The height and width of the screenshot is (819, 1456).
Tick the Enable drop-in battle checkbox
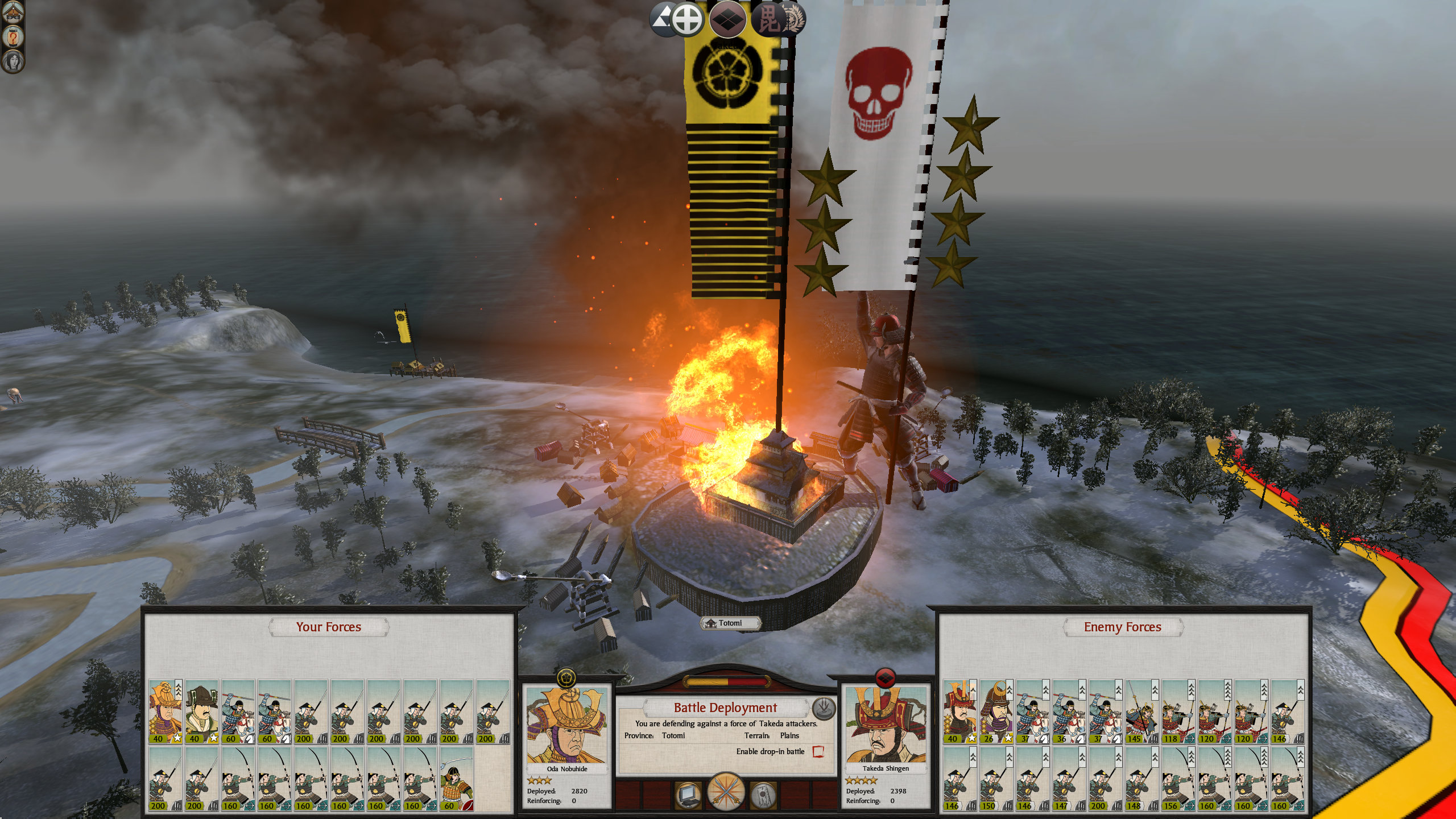click(x=818, y=751)
